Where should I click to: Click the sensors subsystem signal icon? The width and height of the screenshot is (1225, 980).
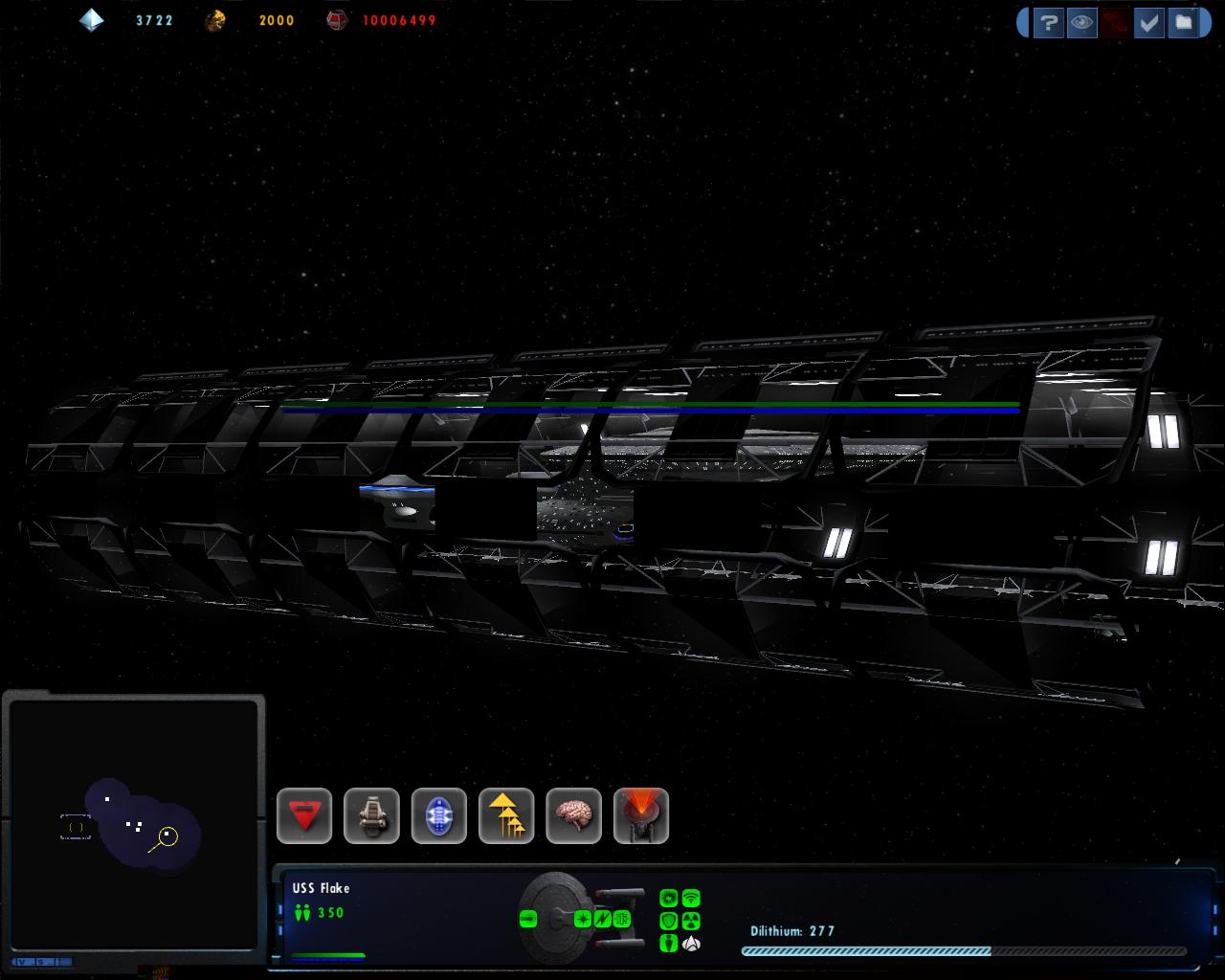click(x=691, y=899)
